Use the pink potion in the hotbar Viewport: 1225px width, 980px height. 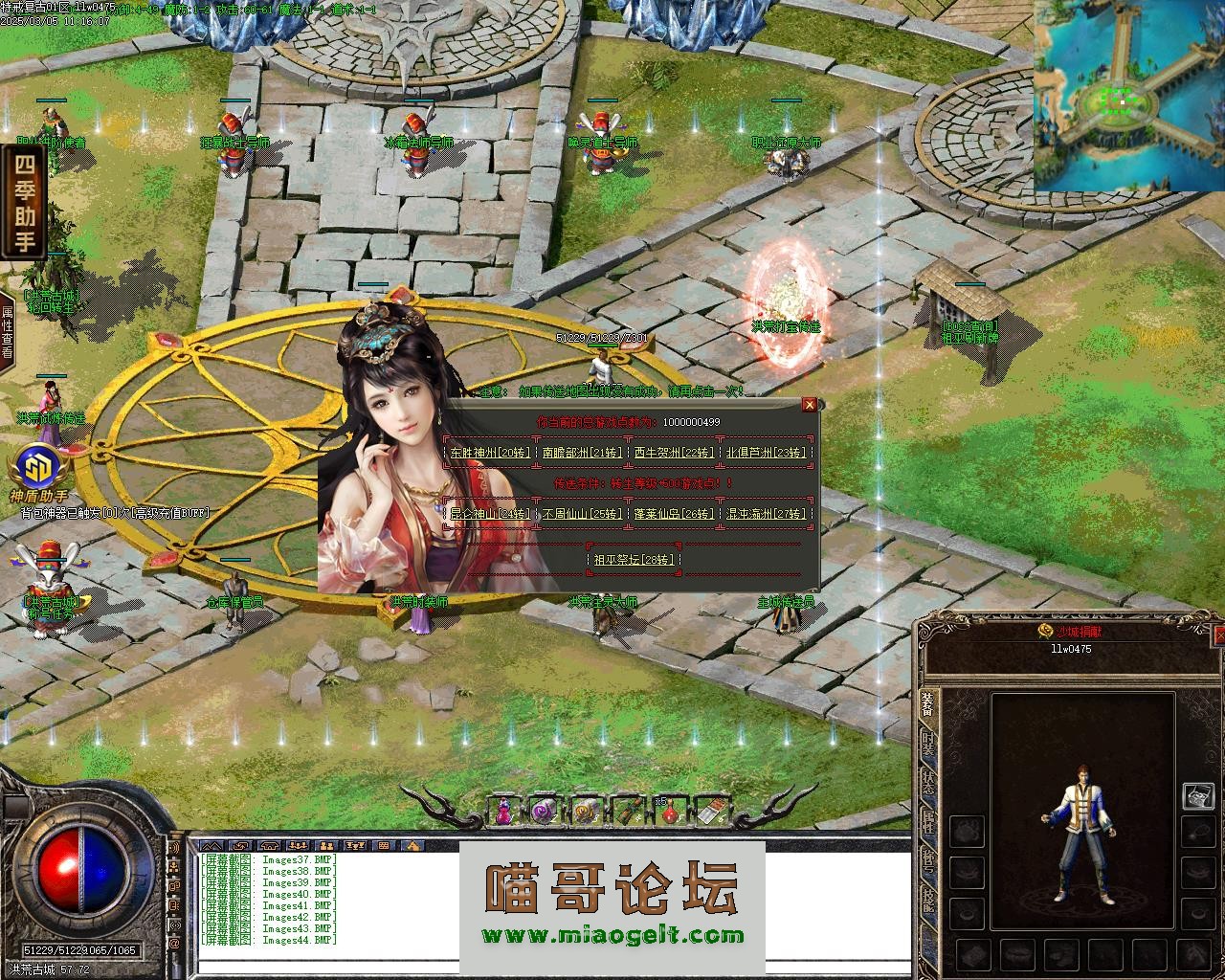coord(501,812)
